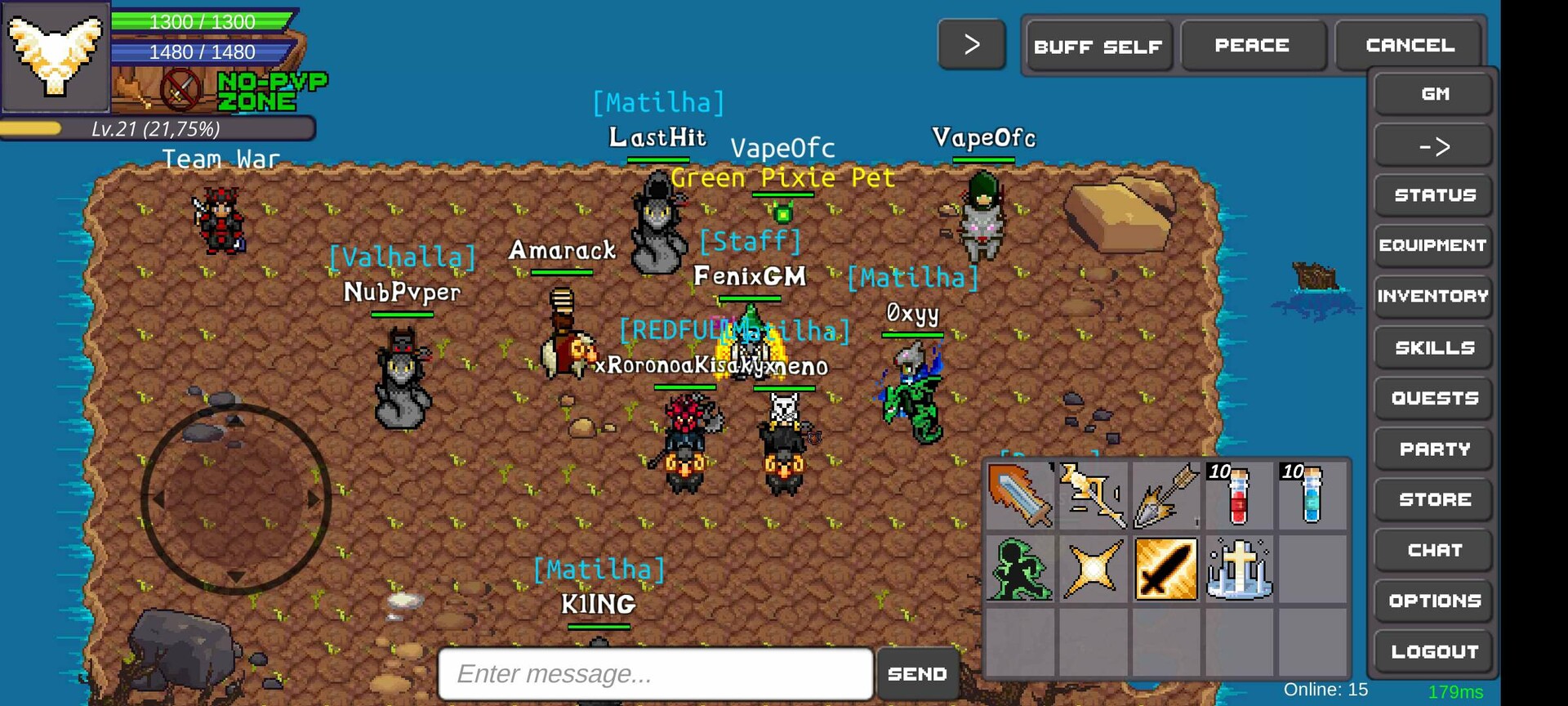
Task: Tap the angel wings character portrait
Action: click(x=56, y=57)
